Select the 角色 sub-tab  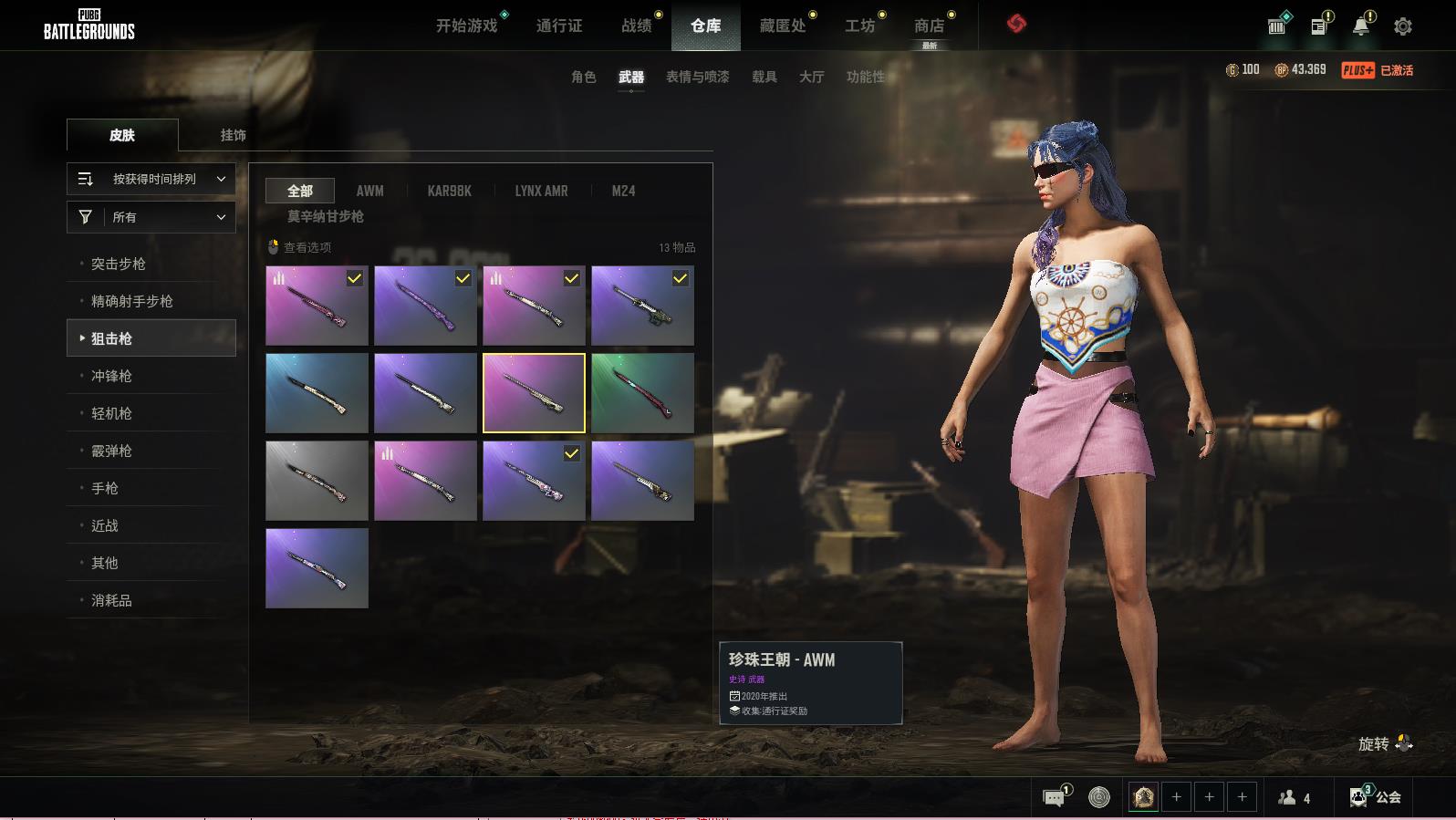583,77
